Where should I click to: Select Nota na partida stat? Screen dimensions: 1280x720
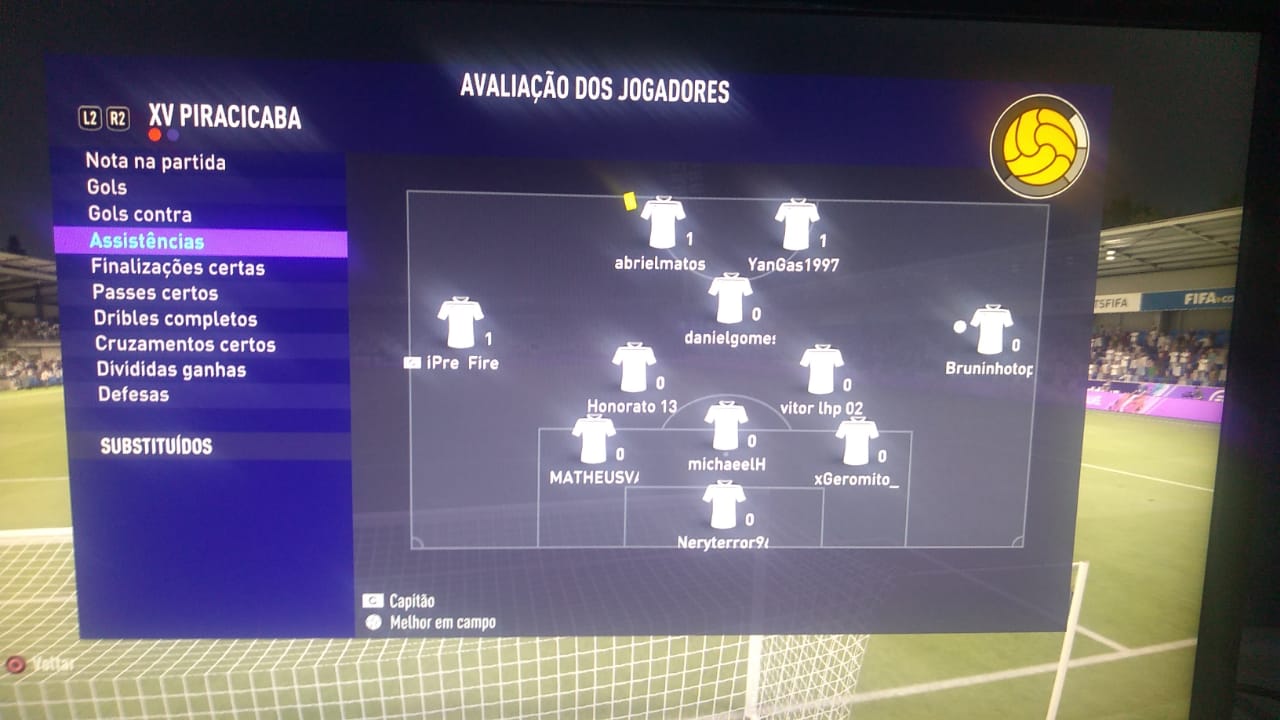click(x=155, y=162)
